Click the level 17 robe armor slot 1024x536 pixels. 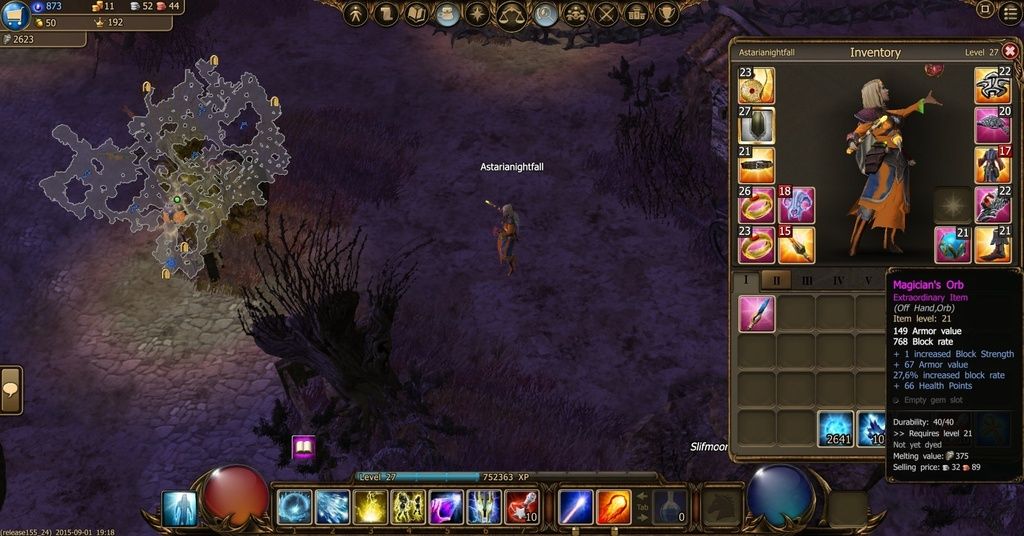pos(993,165)
